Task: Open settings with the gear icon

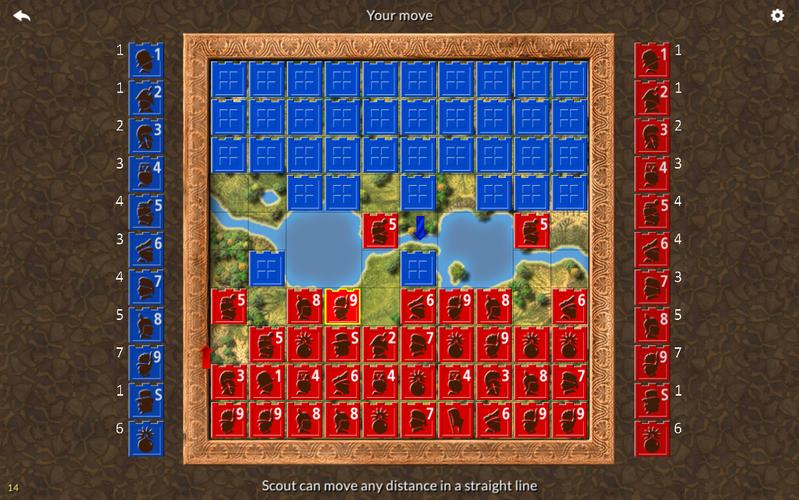Action: tap(777, 15)
